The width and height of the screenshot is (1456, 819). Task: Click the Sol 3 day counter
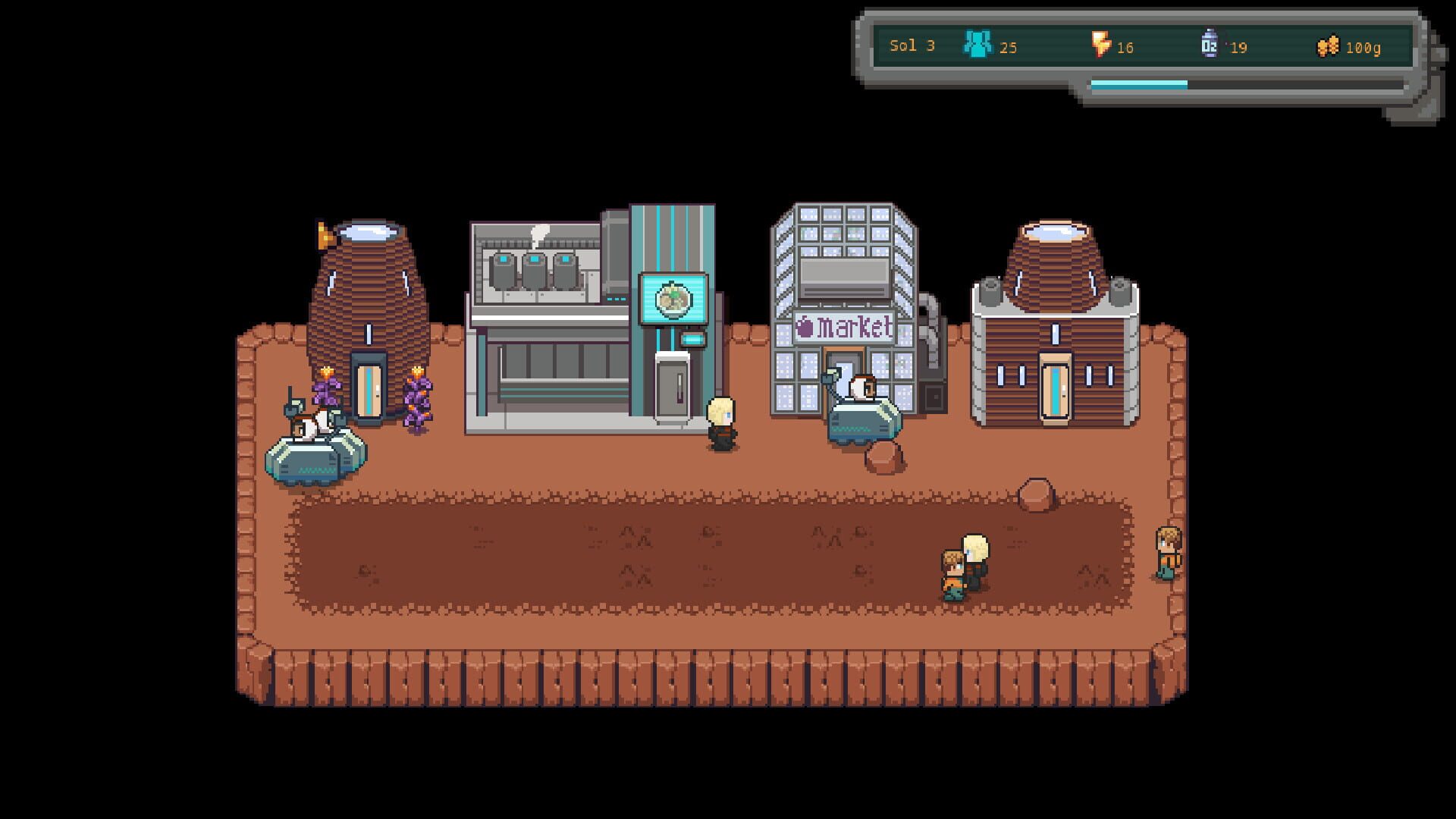click(x=912, y=45)
